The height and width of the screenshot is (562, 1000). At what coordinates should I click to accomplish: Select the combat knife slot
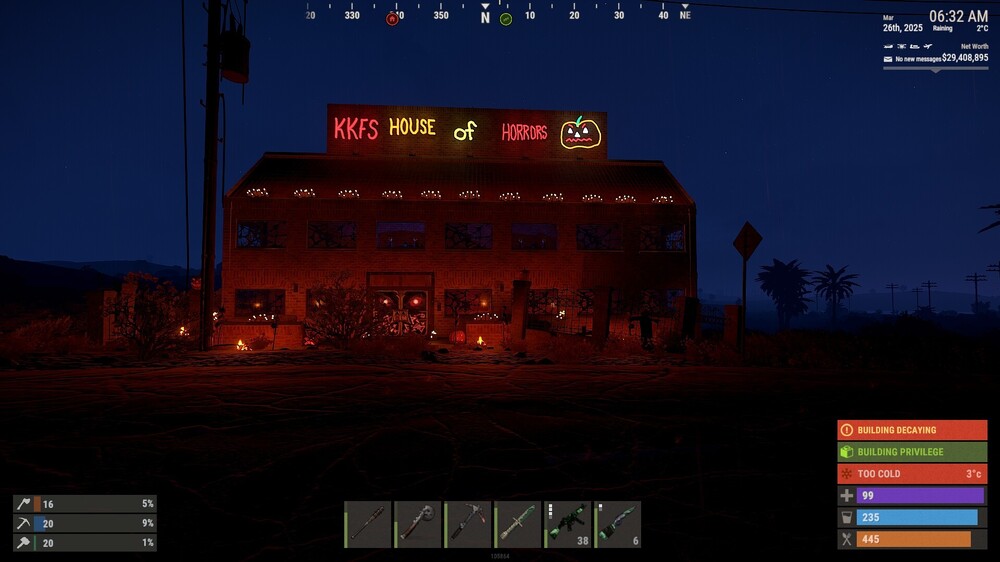point(517,524)
